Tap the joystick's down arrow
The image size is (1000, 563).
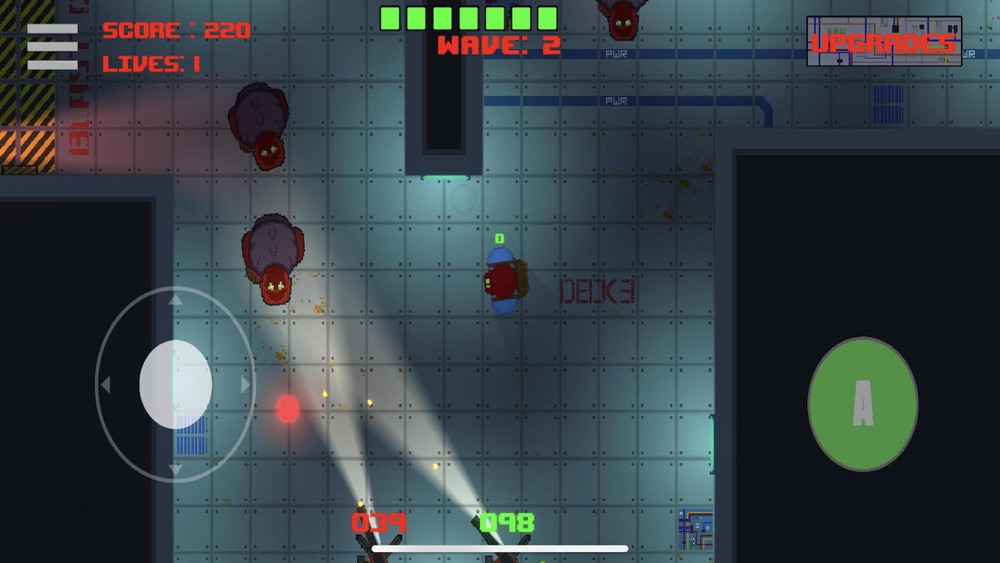(175, 469)
